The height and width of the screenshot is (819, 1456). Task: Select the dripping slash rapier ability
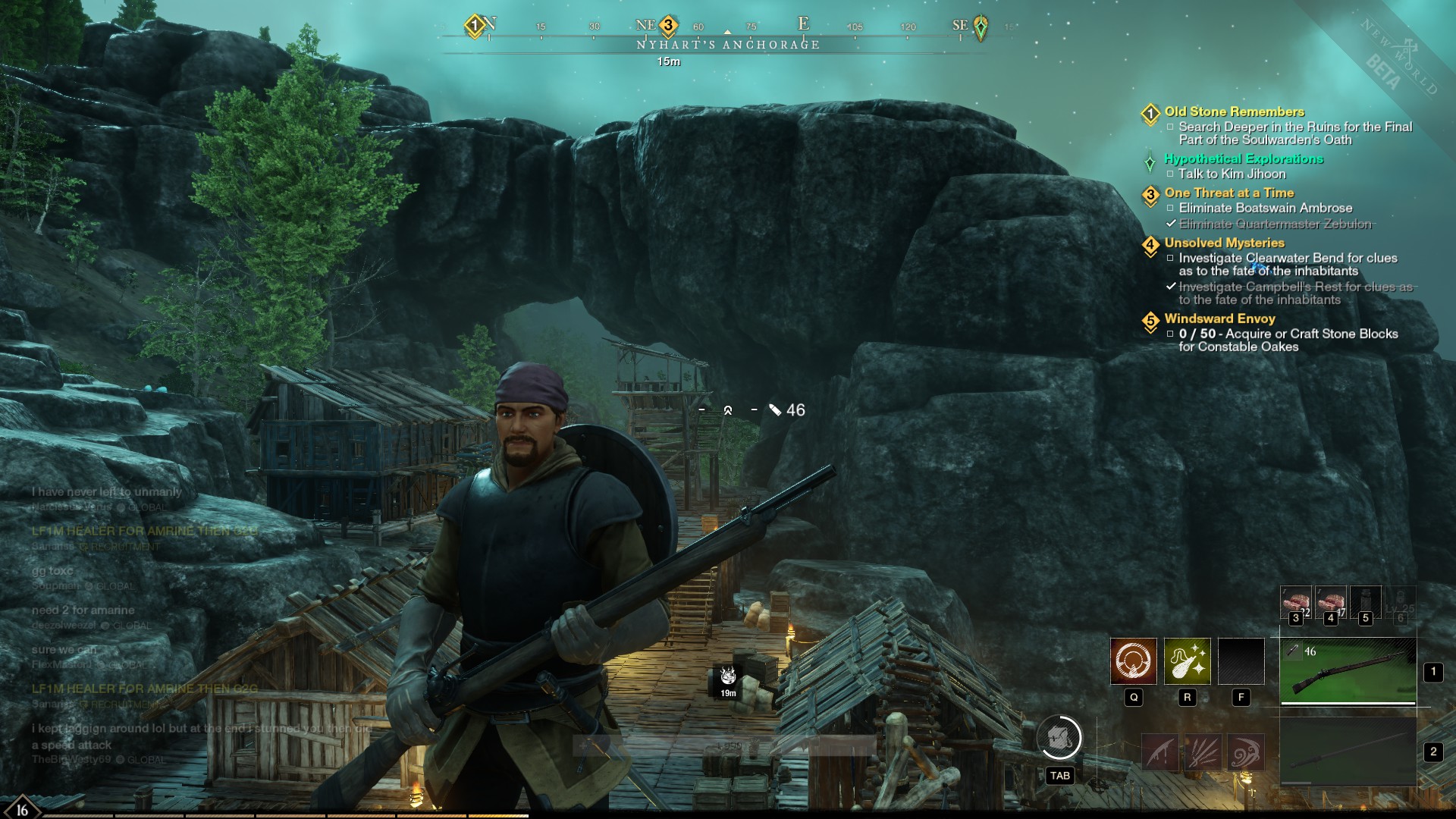point(1160,752)
